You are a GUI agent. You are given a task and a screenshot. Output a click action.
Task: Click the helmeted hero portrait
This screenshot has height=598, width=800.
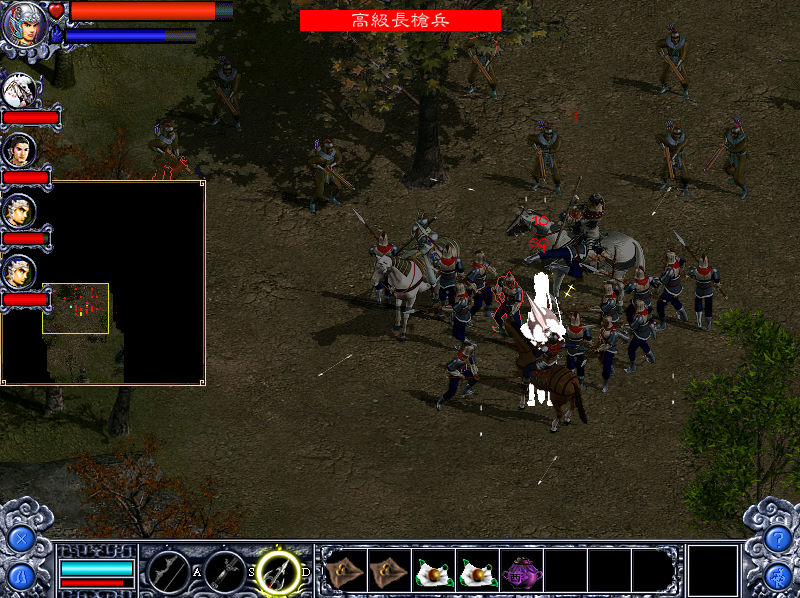tap(25, 24)
